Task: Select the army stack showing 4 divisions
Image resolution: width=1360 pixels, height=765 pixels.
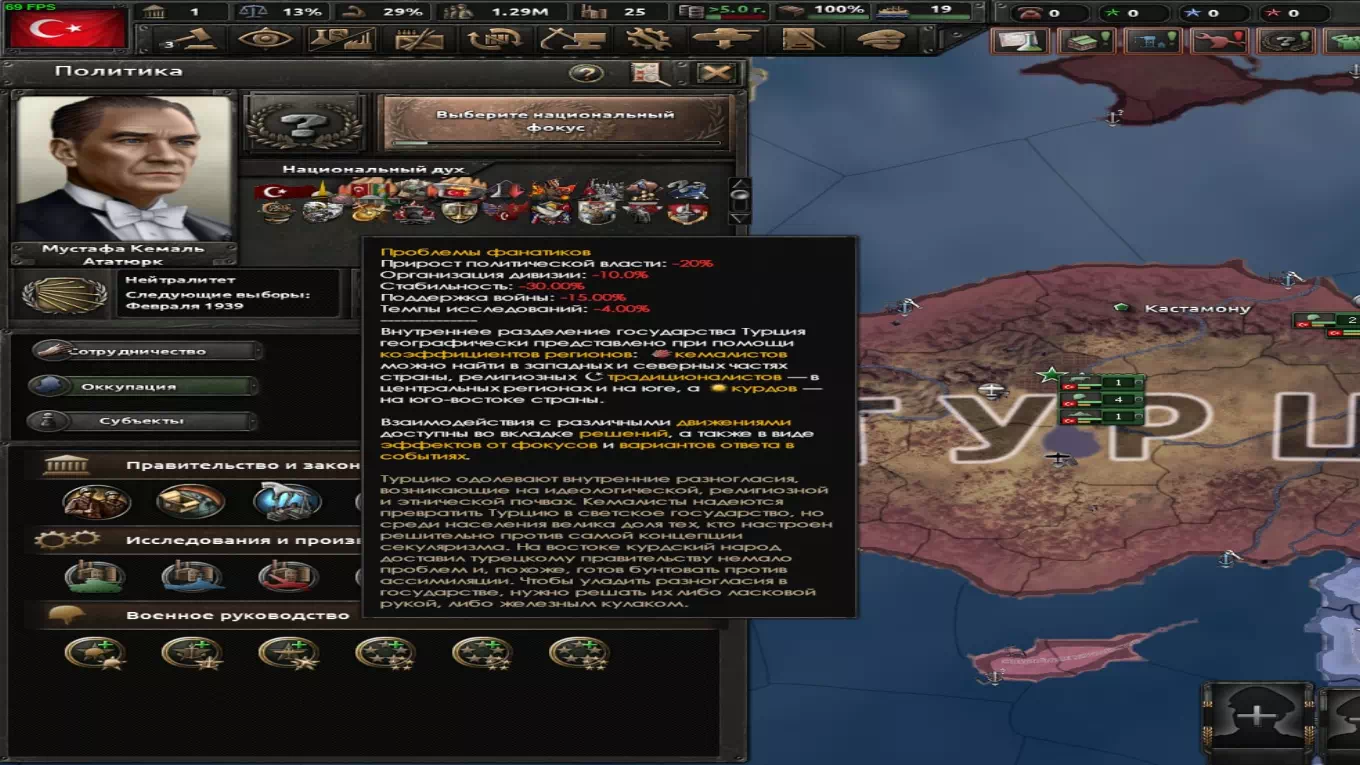Action: coord(1120,400)
